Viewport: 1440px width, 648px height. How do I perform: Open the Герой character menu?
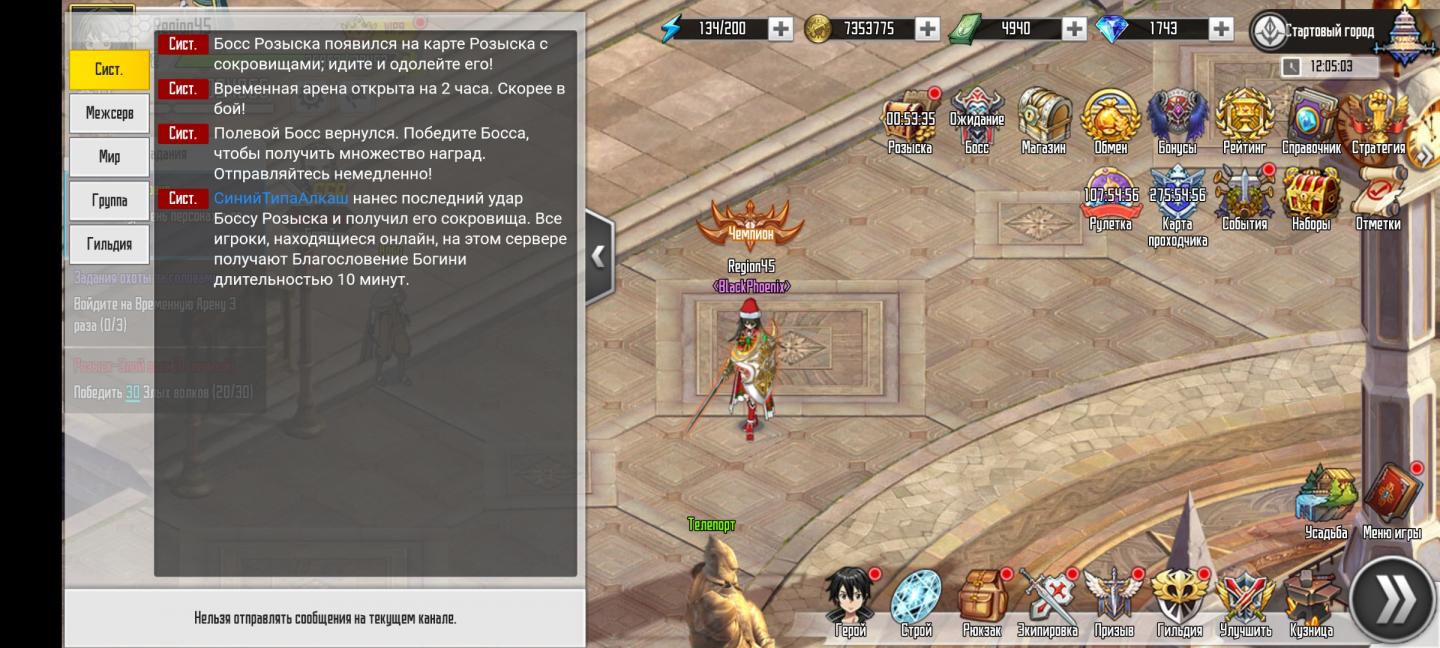851,600
